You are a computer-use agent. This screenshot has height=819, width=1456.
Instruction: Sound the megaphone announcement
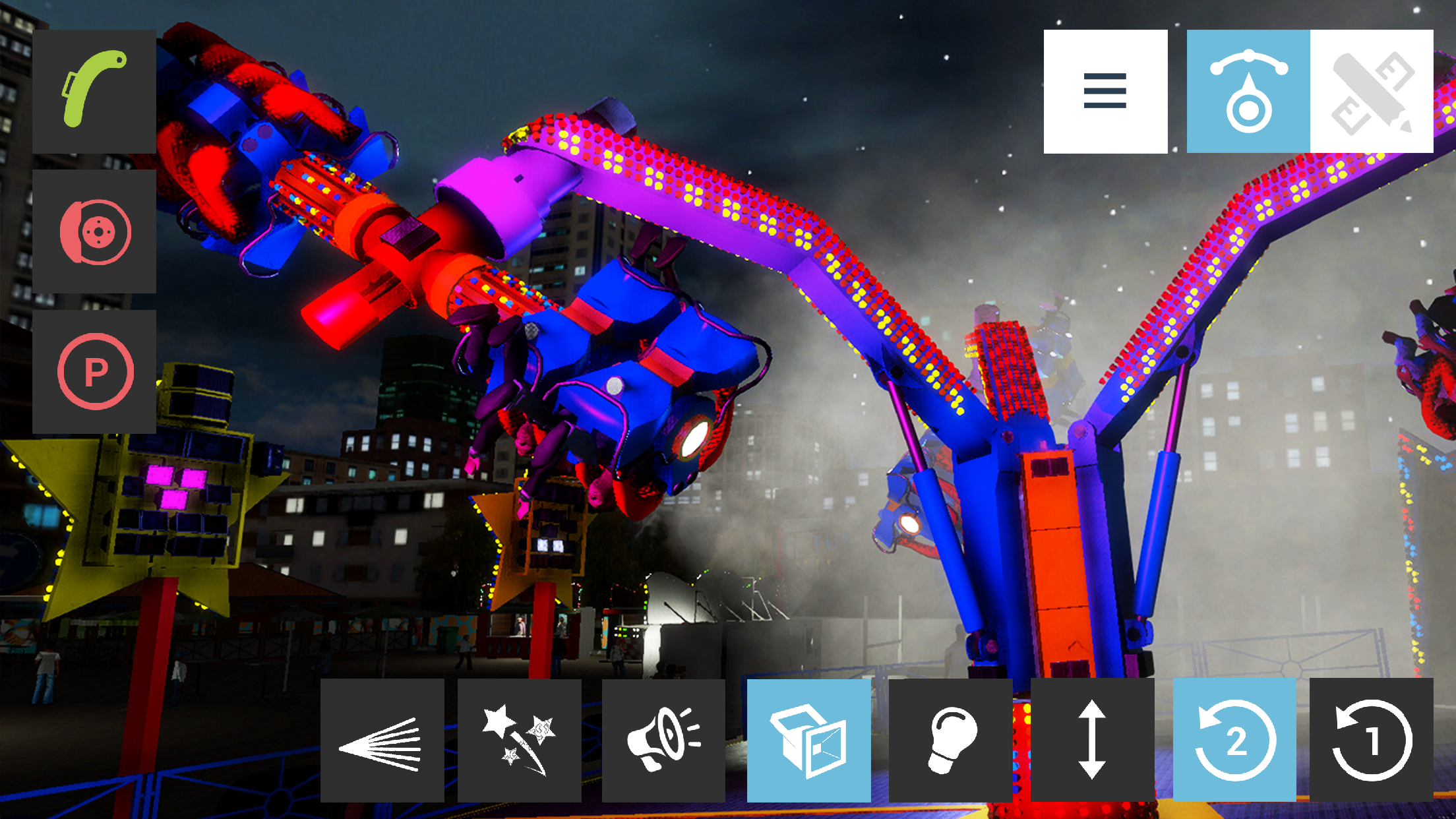click(663, 741)
